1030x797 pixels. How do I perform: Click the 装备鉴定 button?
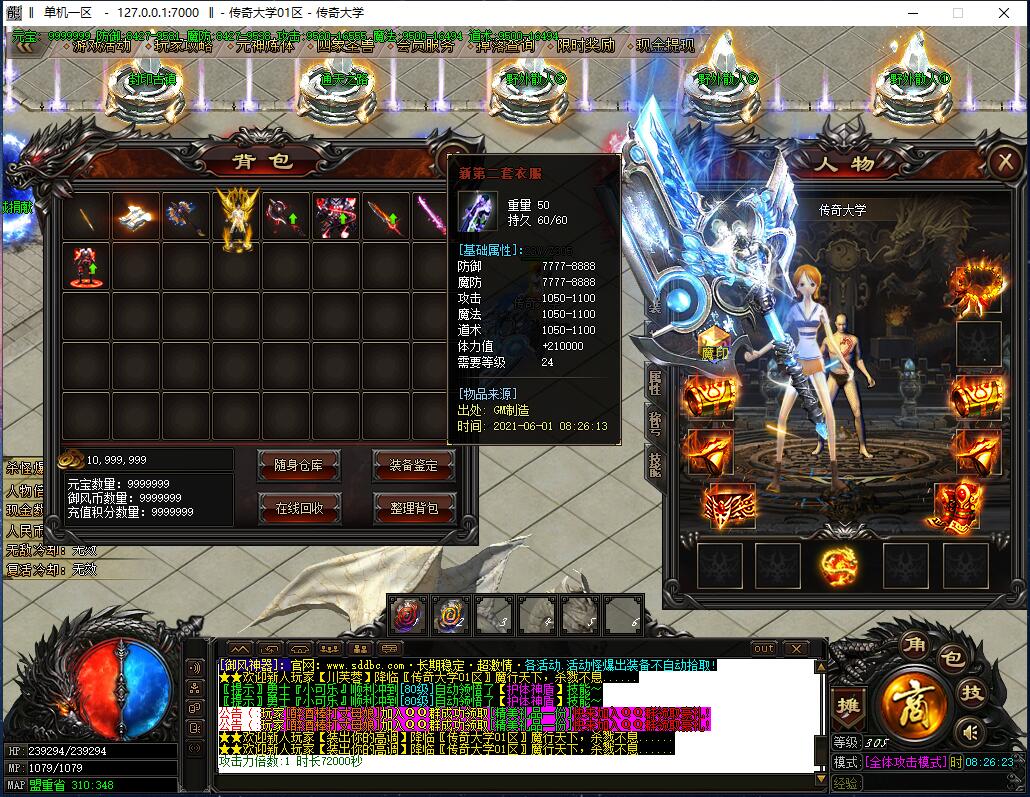(413, 465)
